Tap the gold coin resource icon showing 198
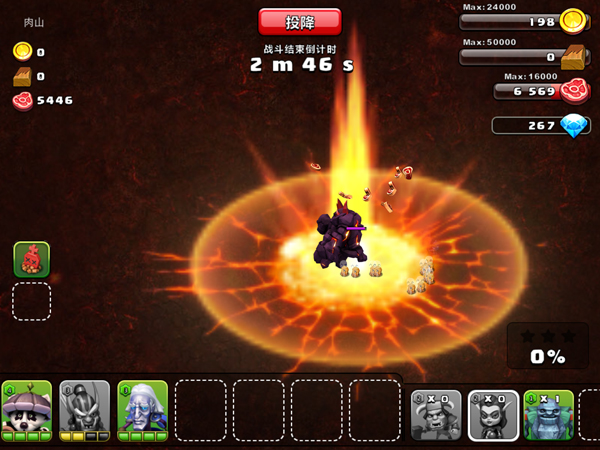This screenshot has height=450, width=600. [572, 21]
